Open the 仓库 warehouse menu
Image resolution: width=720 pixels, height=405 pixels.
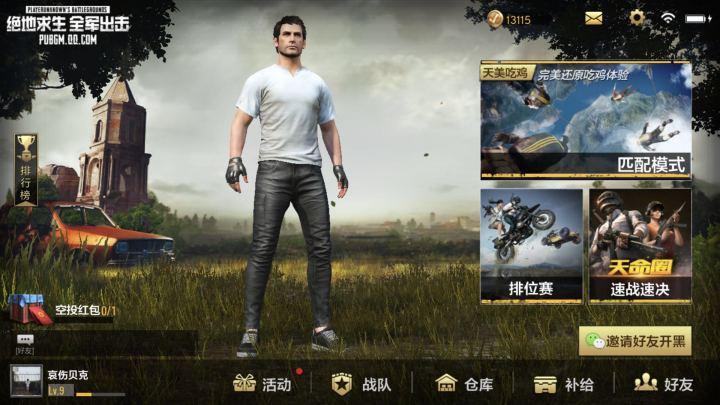pos(465,383)
